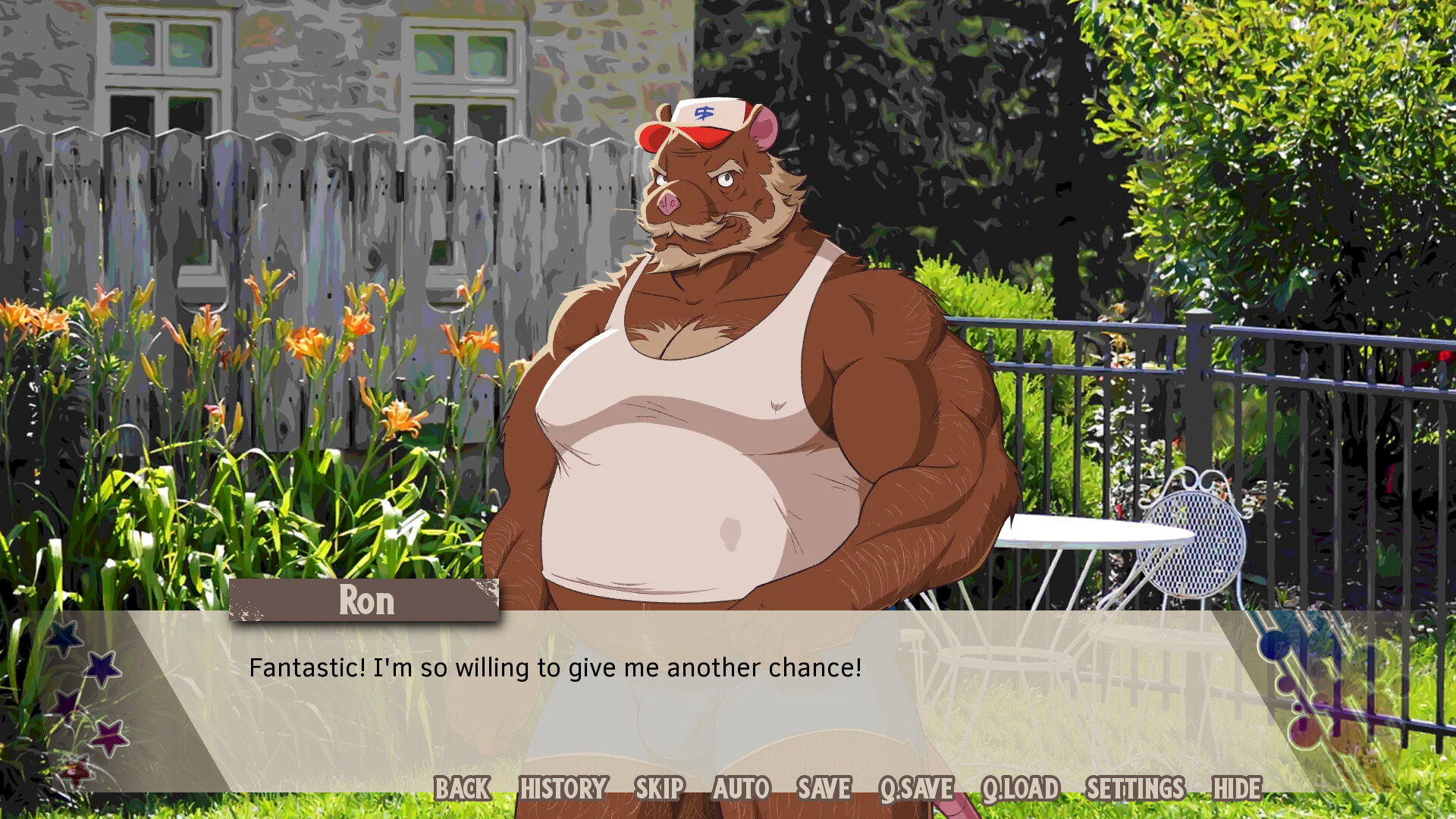Click Ron's red baseball cap
The image size is (1456, 819).
pyautogui.click(x=698, y=121)
